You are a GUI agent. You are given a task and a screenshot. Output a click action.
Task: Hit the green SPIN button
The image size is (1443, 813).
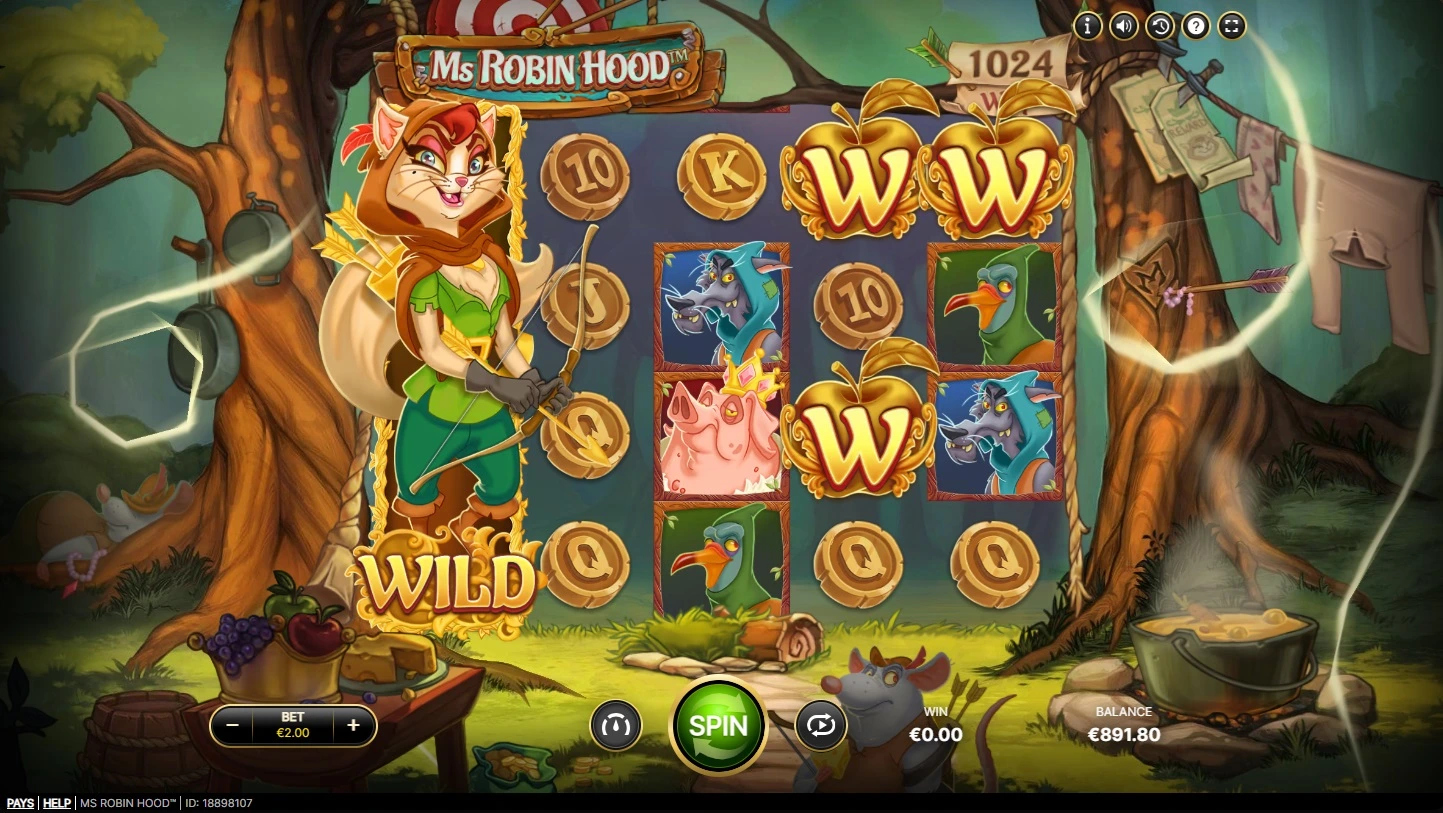click(x=718, y=725)
